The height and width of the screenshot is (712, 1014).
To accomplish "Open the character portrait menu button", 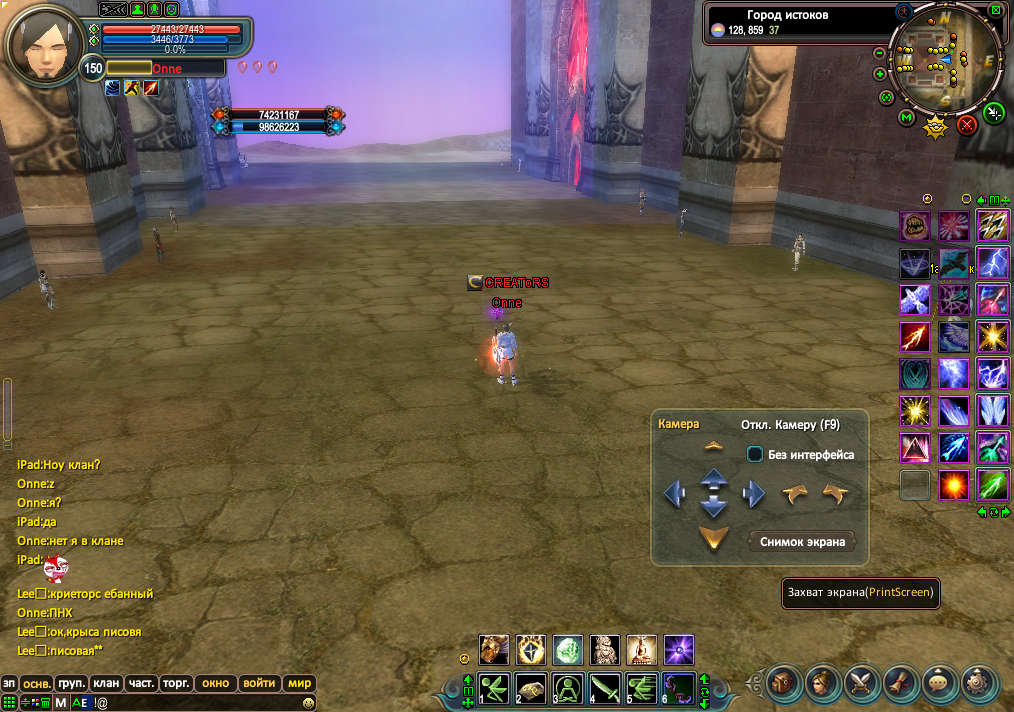I will point(823,683).
